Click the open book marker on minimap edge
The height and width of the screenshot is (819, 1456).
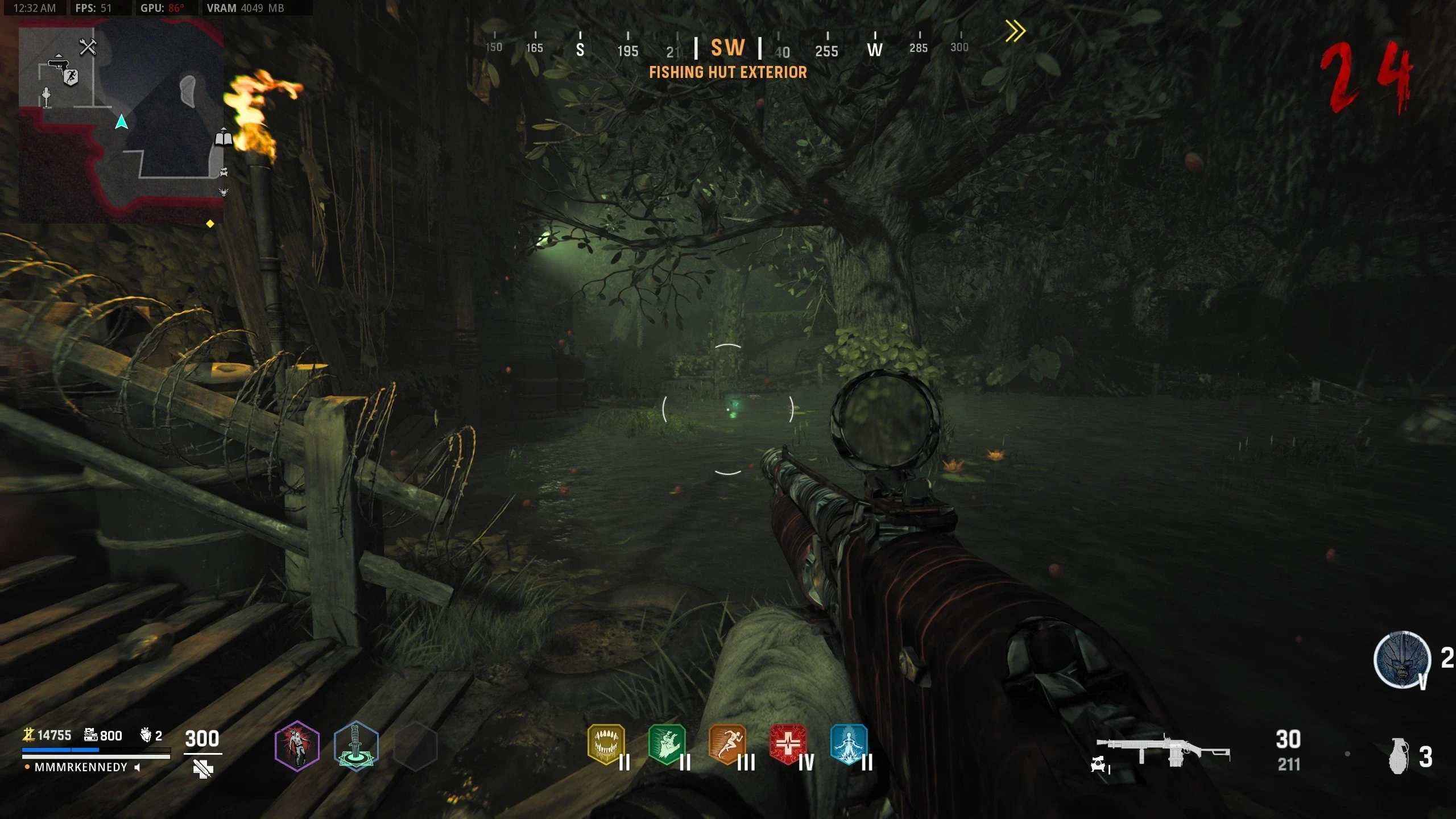[x=224, y=138]
